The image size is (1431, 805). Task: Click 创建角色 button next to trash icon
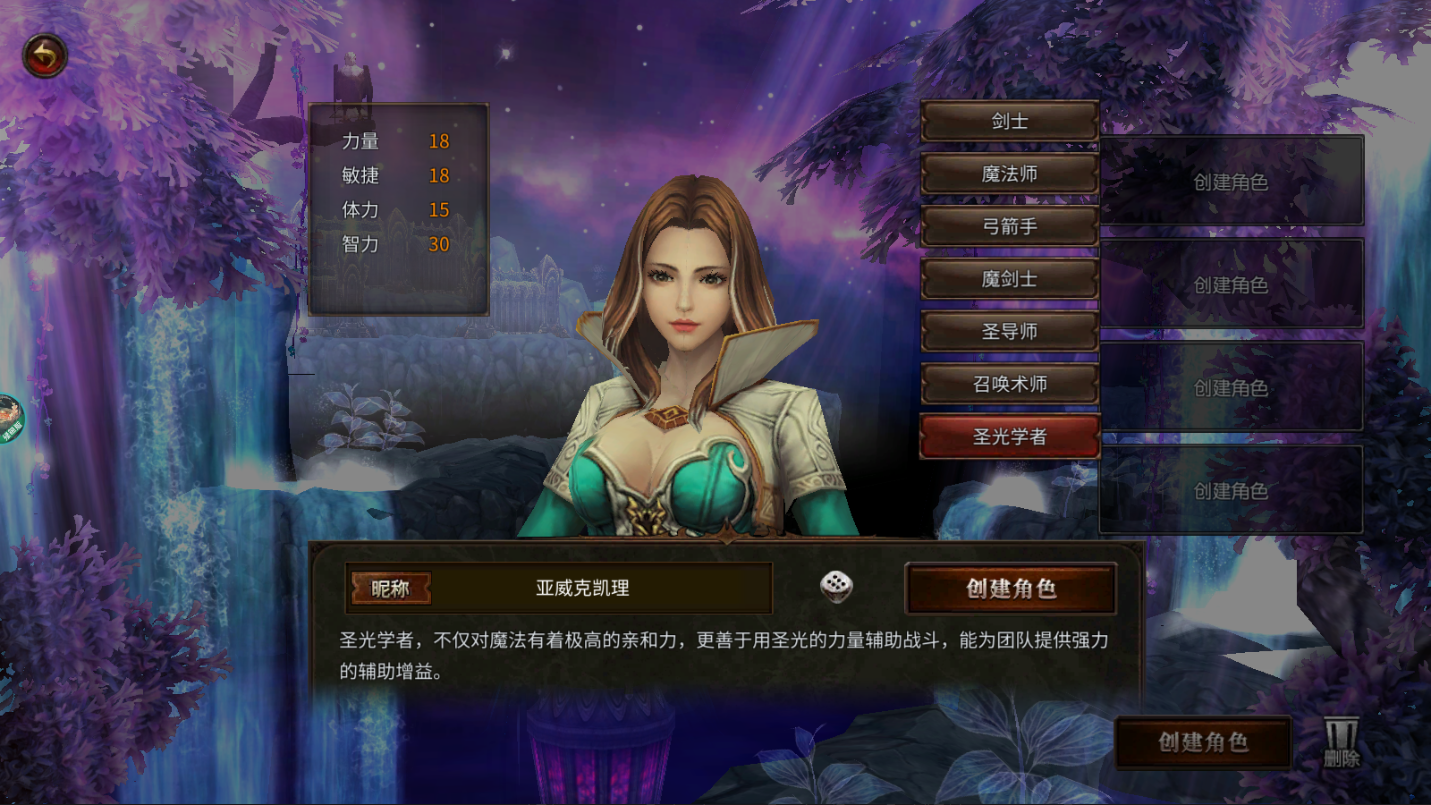(x=1202, y=742)
